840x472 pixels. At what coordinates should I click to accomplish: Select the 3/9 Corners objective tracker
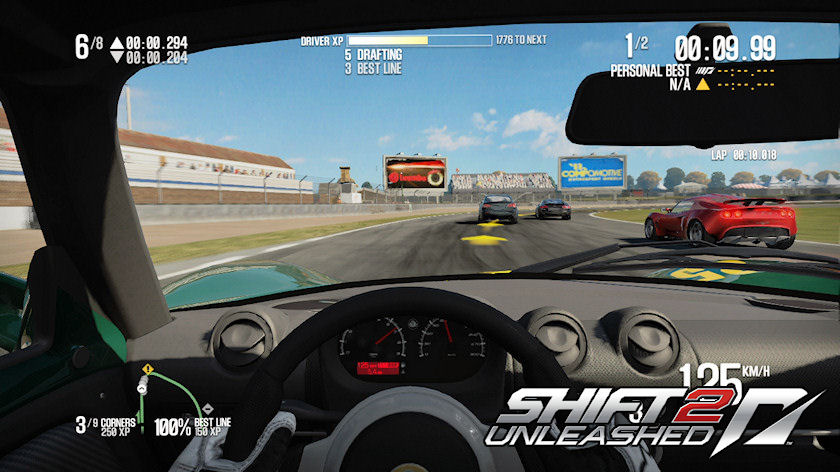point(105,426)
